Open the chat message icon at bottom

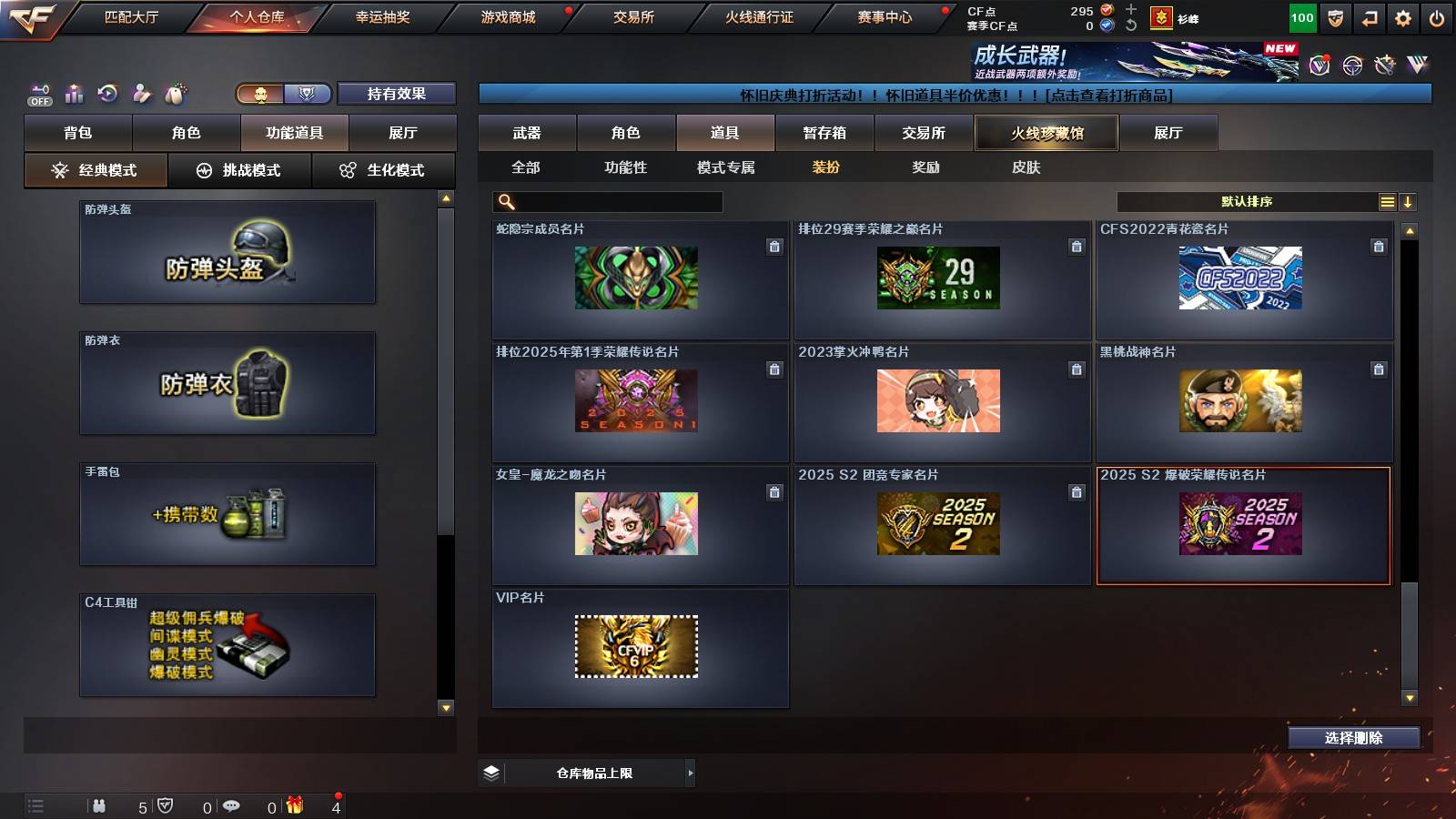coord(234,805)
